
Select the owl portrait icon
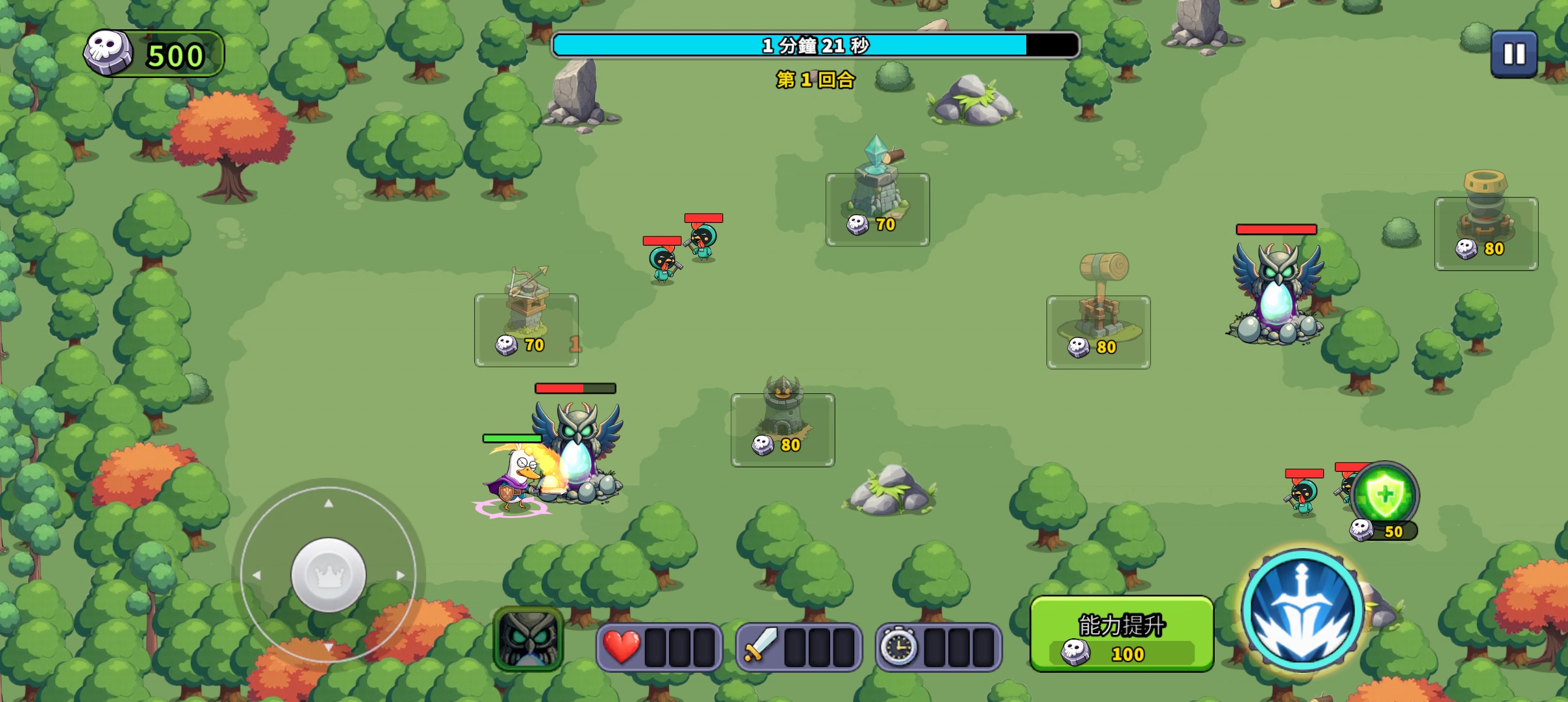click(x=528, y=639)
